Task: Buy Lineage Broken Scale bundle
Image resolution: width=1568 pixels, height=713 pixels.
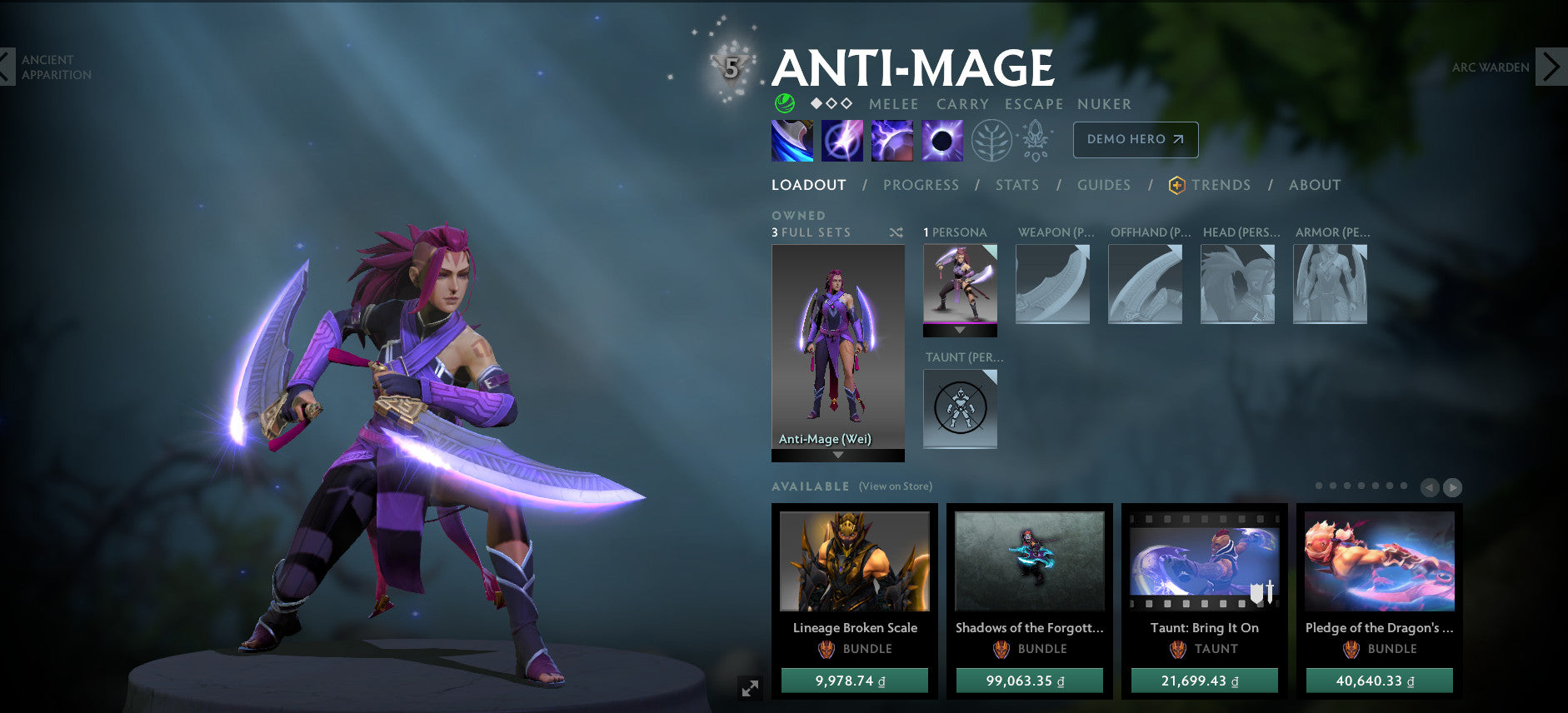Action: pos(854,681)
